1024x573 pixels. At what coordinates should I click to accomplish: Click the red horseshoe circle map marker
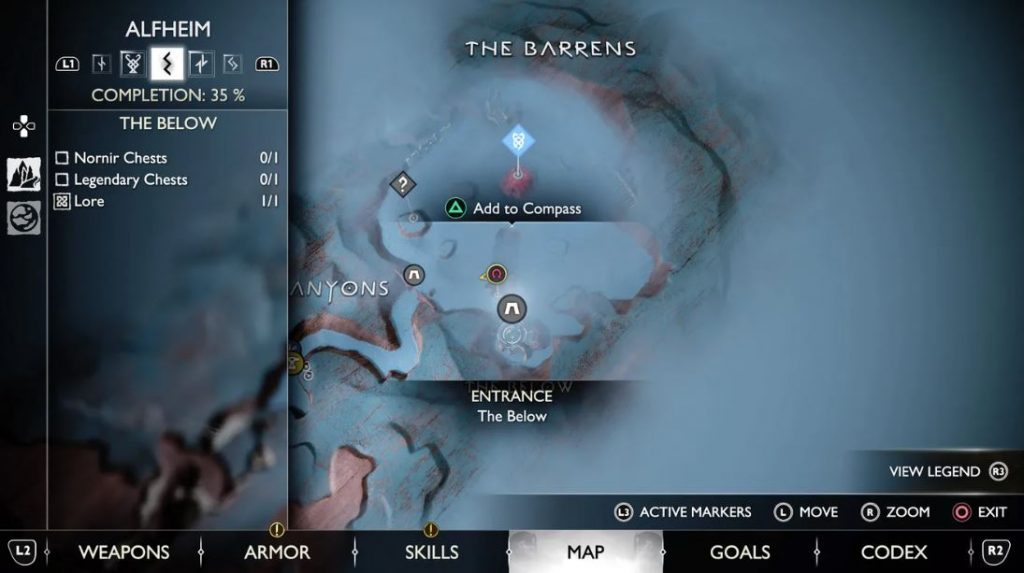point(497,273)
